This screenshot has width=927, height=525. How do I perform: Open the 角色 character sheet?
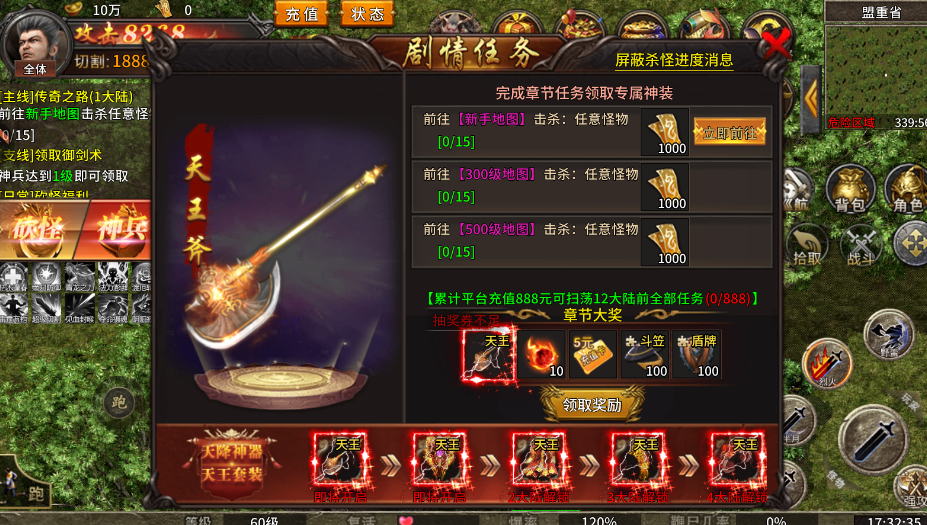click(907, 188)
